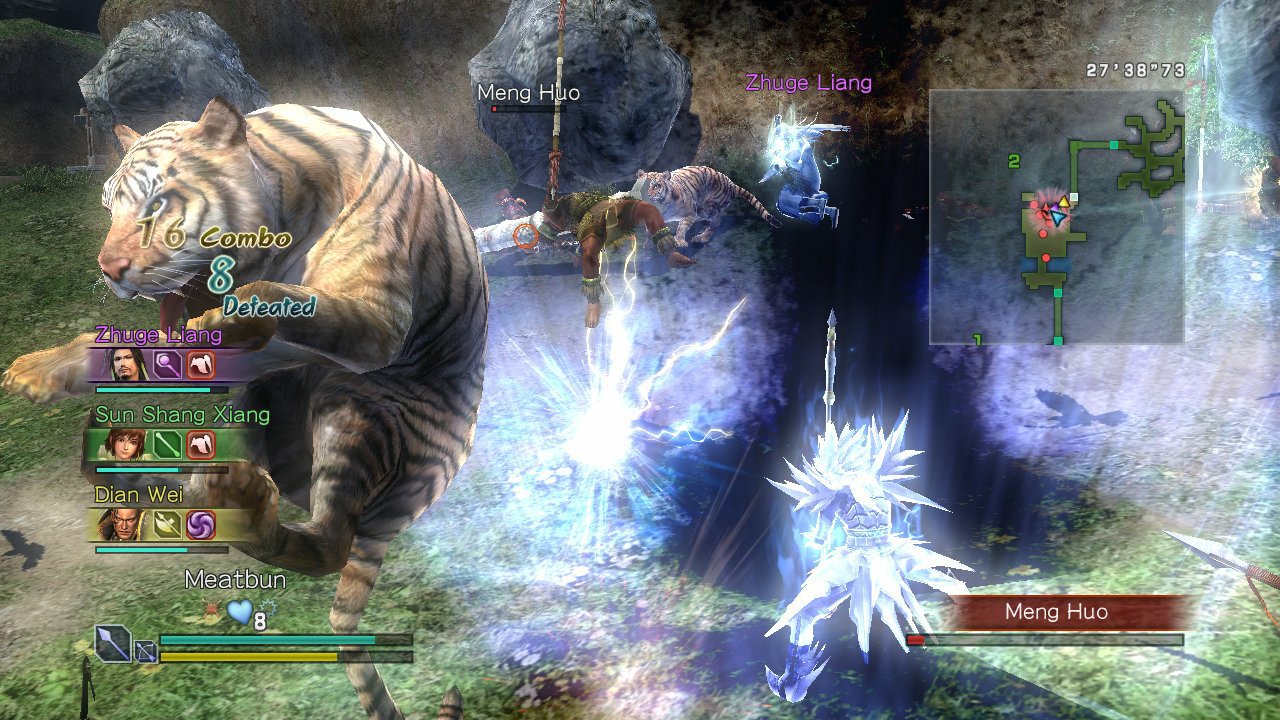Toggle the white square objective marker on minimap

point(1074,196)
